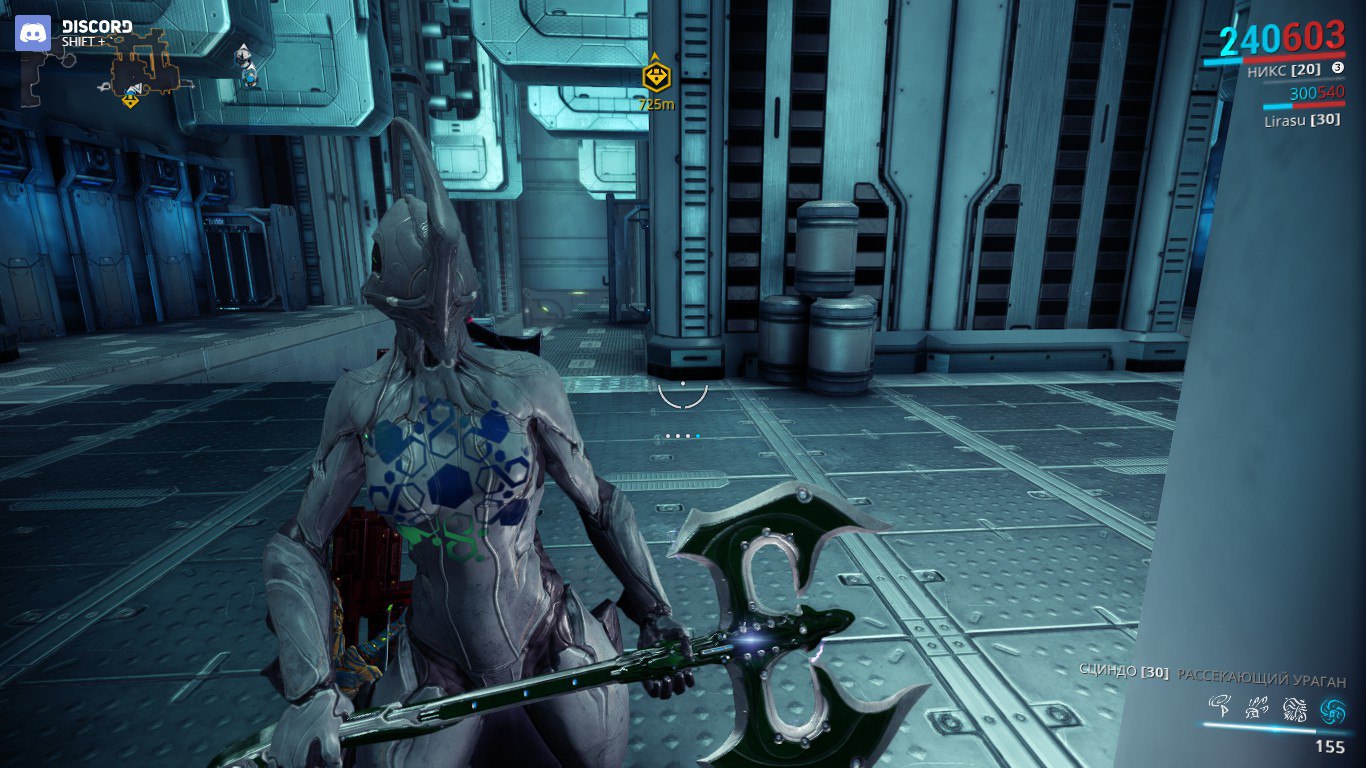The width and height of the screenshot is (1366, 768).
Task: Activate the blue spiral ability icon
Action: [x=1332, y=710]
